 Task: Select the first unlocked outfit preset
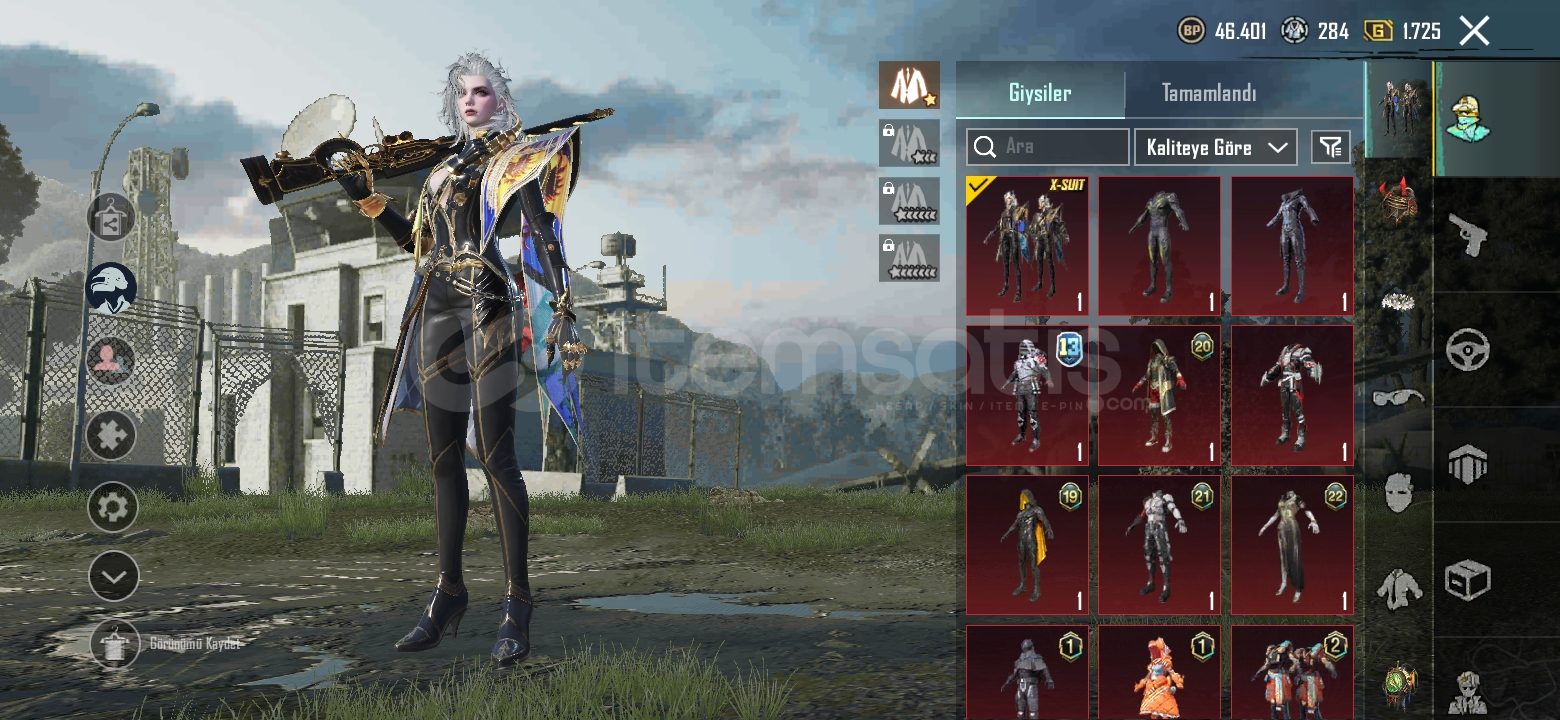click(909, 85)
